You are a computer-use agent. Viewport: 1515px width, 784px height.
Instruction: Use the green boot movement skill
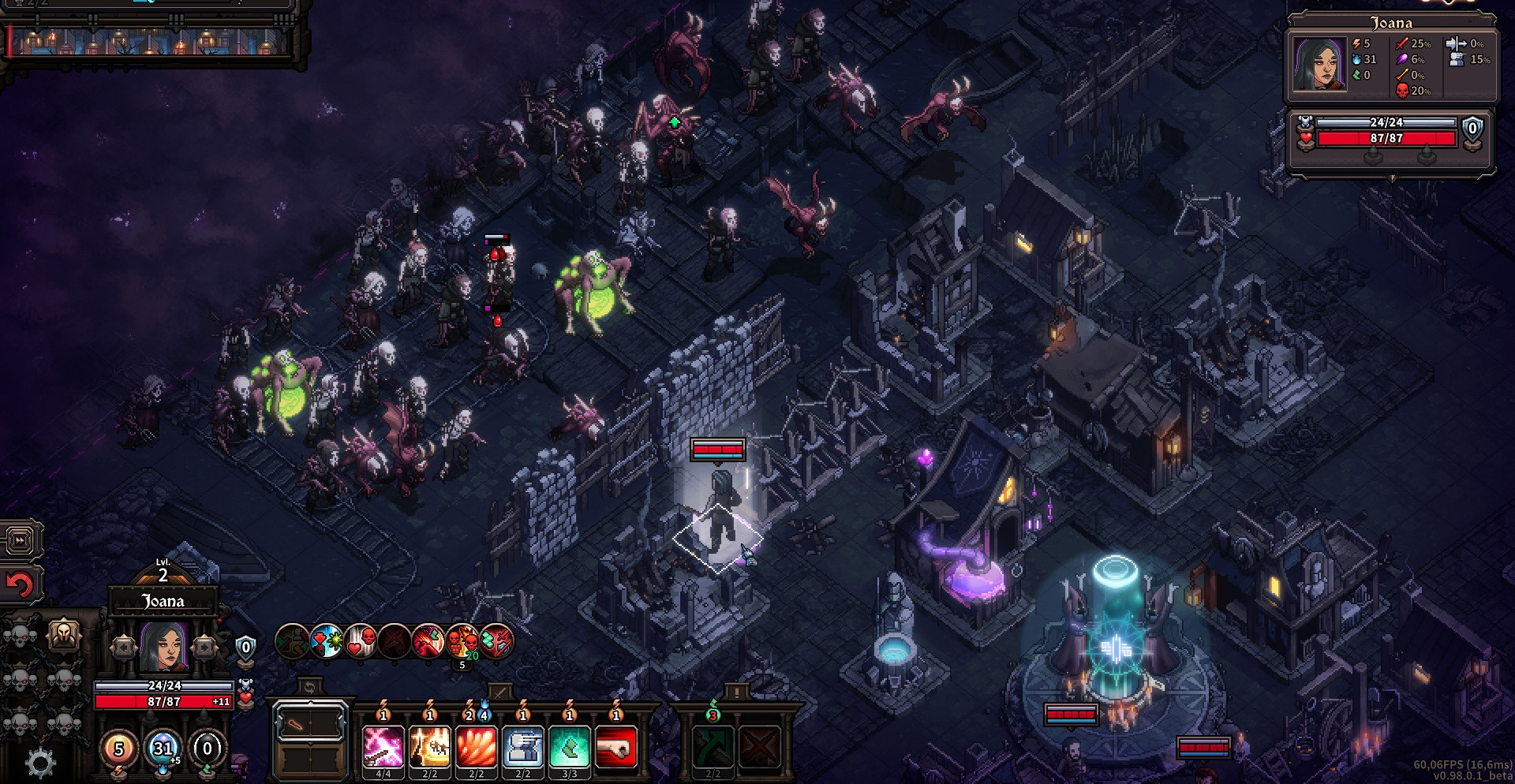coord(570,746)
